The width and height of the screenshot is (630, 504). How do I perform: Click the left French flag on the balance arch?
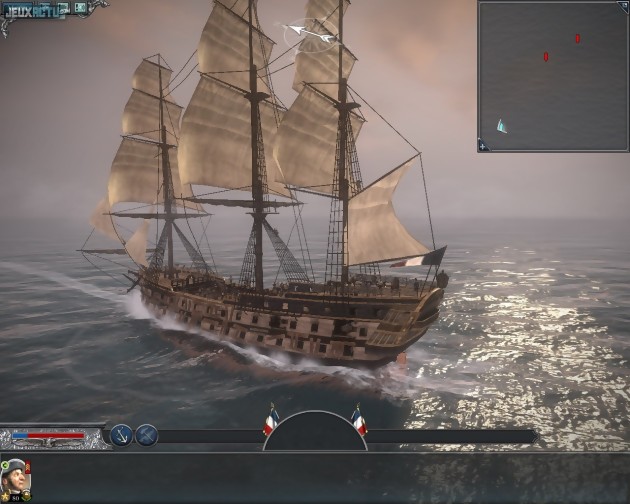[x=270, y=421]
